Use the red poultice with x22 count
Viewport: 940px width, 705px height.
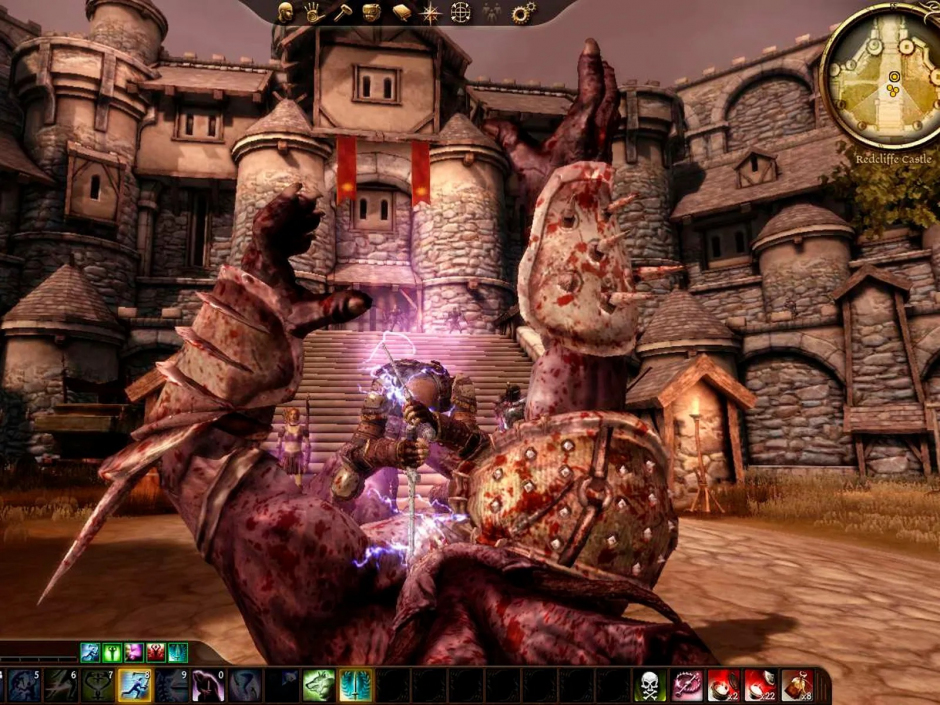point(760,685)
